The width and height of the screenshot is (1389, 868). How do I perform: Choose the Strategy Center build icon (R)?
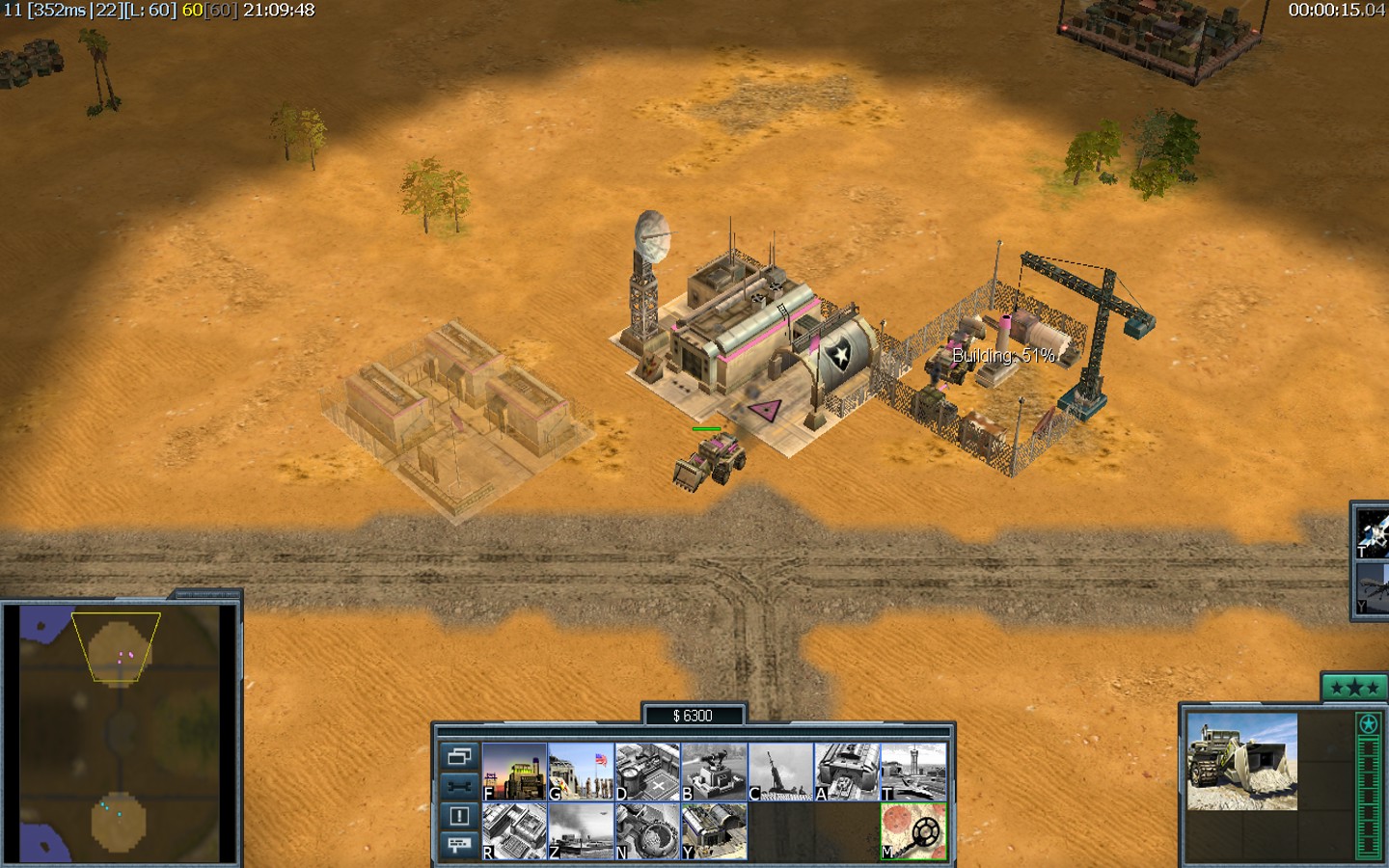(x=514, y=830)
